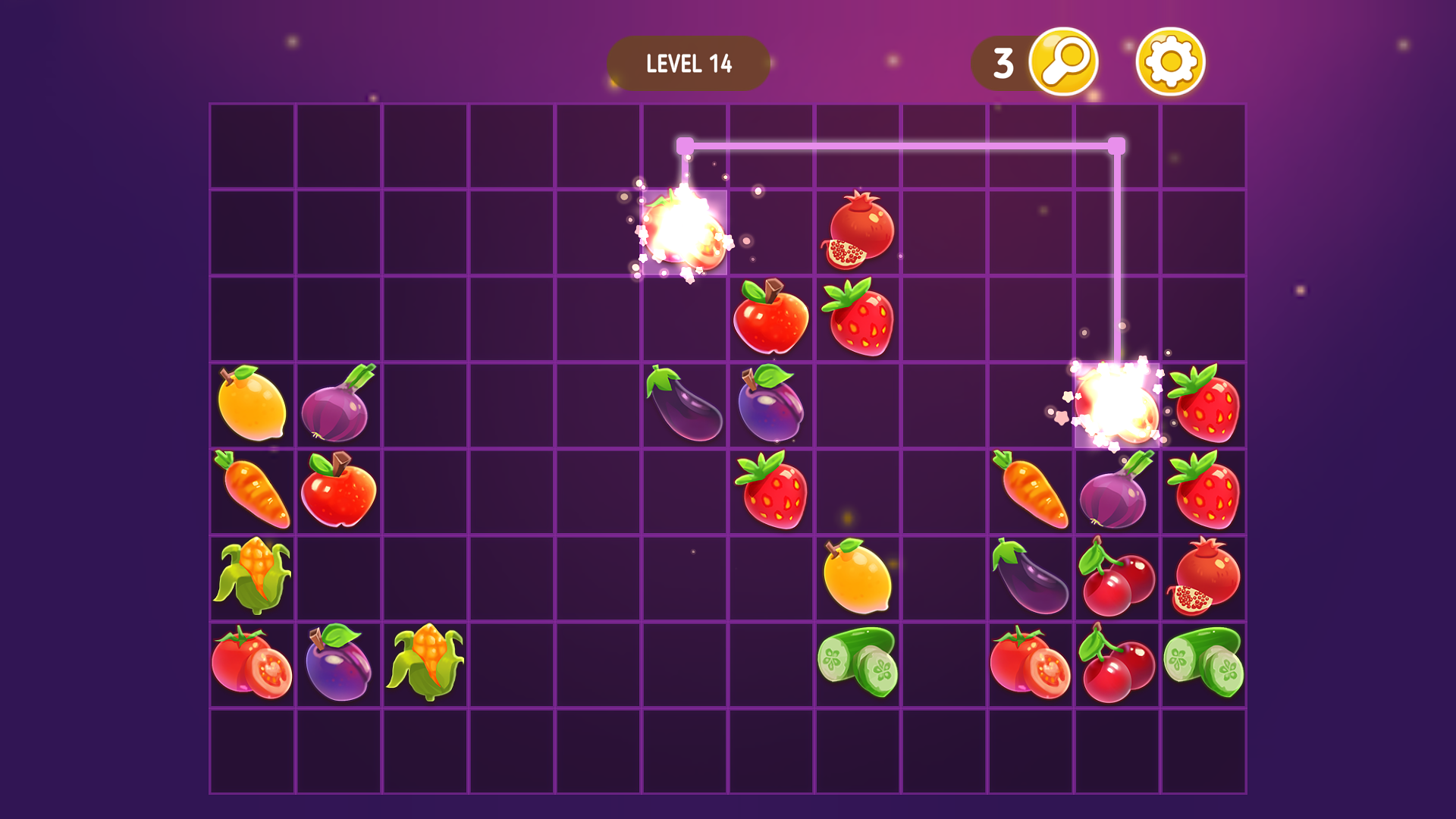The image size is (1456, 819).
Task: Use the magnifying glass hint button
Action: [1063, 62]
